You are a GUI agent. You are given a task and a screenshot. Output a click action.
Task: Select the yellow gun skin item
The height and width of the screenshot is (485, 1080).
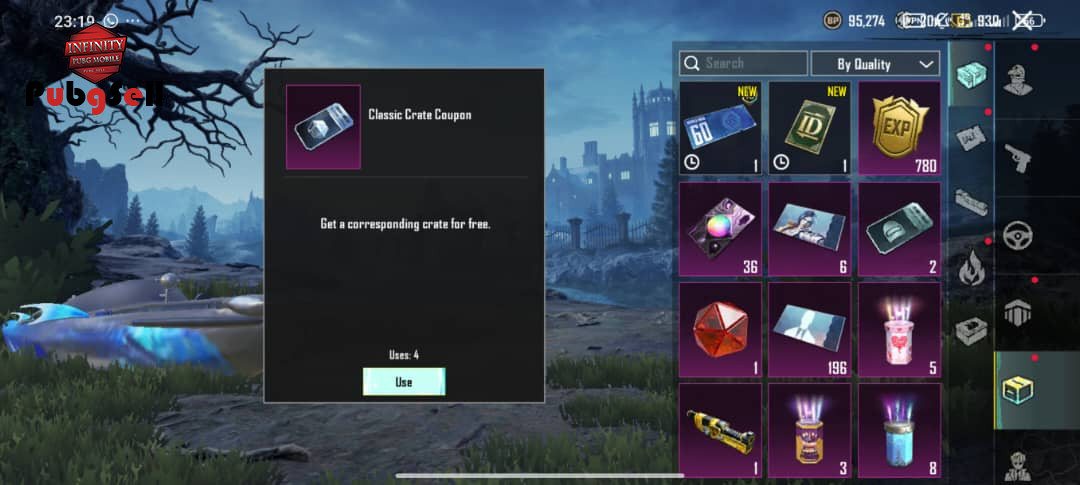click(720, 430)
